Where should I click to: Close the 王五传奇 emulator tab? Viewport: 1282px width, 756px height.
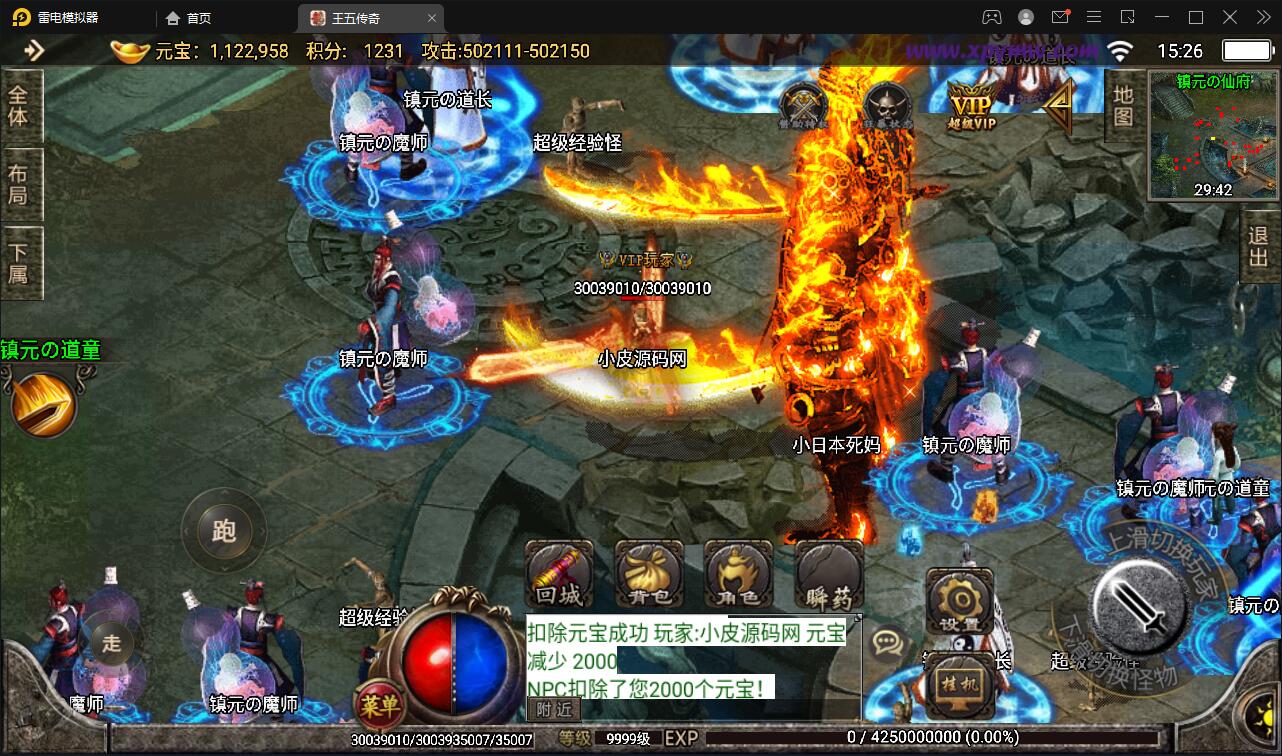[432, 18]
